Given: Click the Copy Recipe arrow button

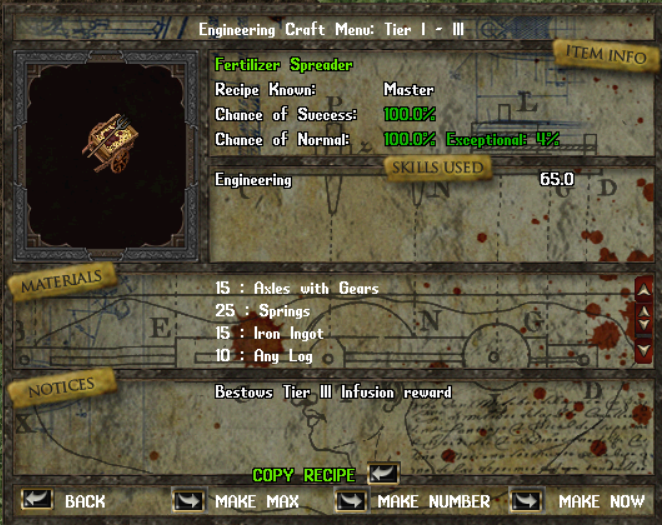Looking at the screenshot, I should pos(383,473).
